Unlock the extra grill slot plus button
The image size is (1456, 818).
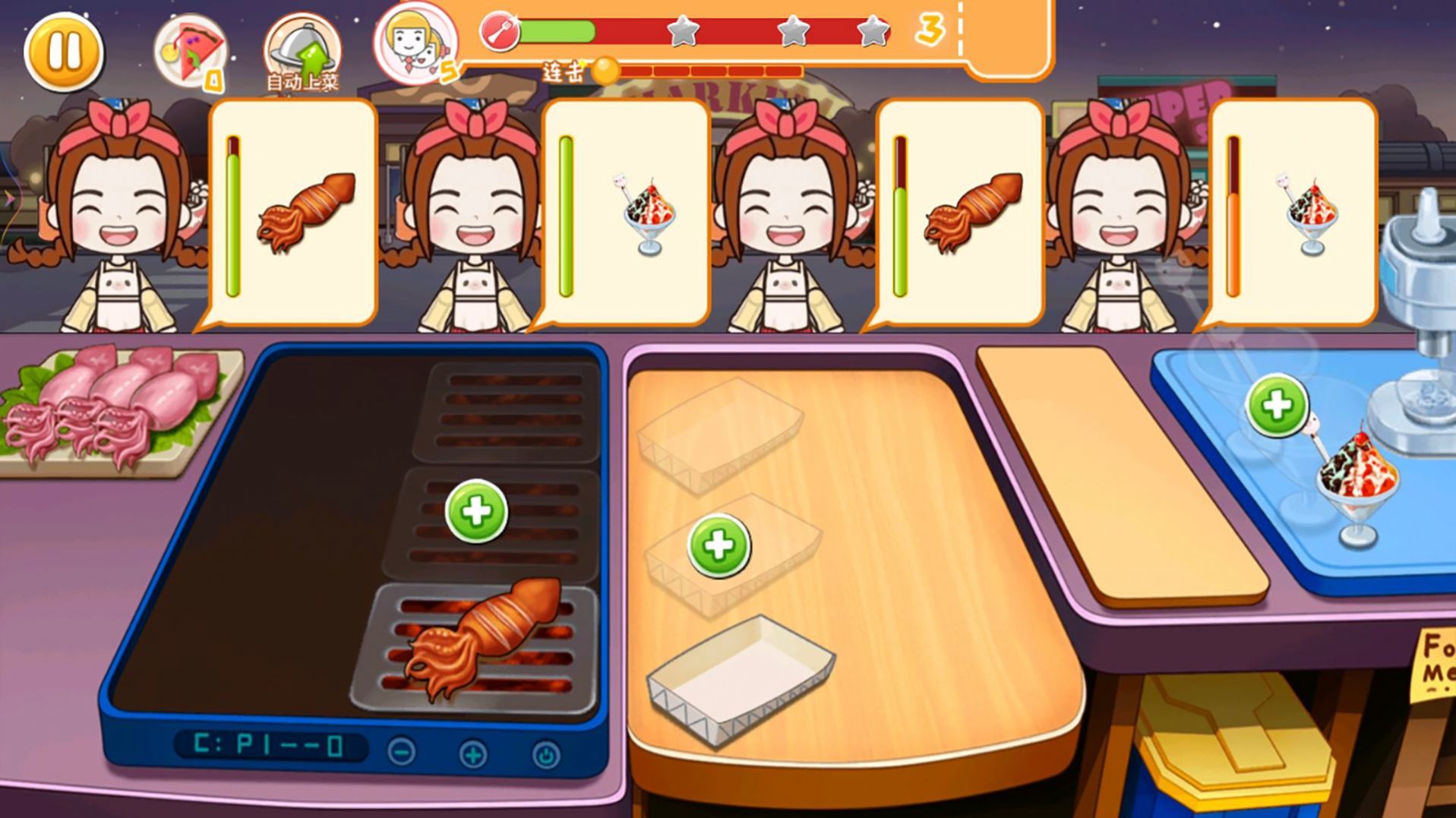point(476,511)
